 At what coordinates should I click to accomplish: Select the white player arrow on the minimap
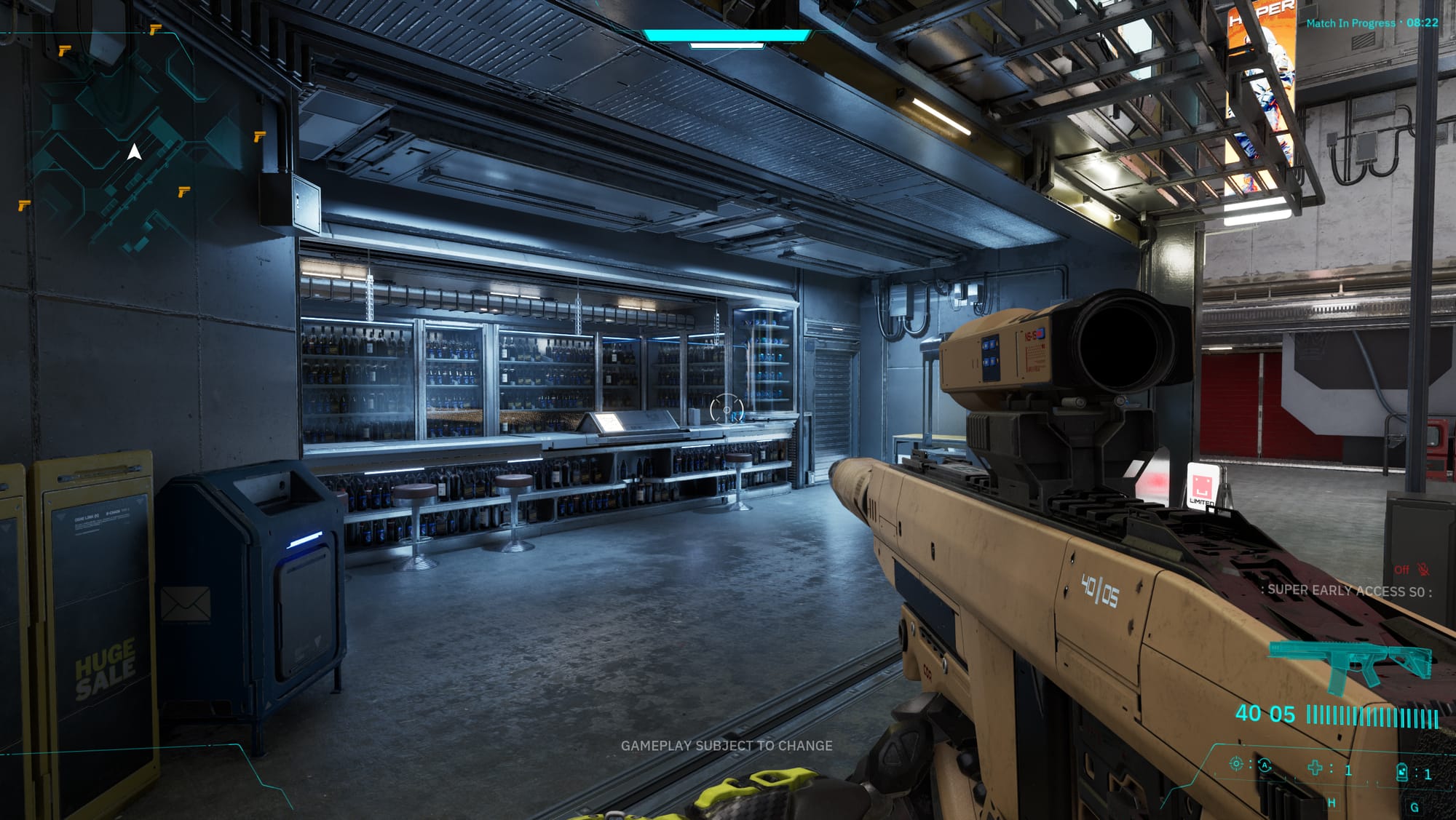[134, 152]
